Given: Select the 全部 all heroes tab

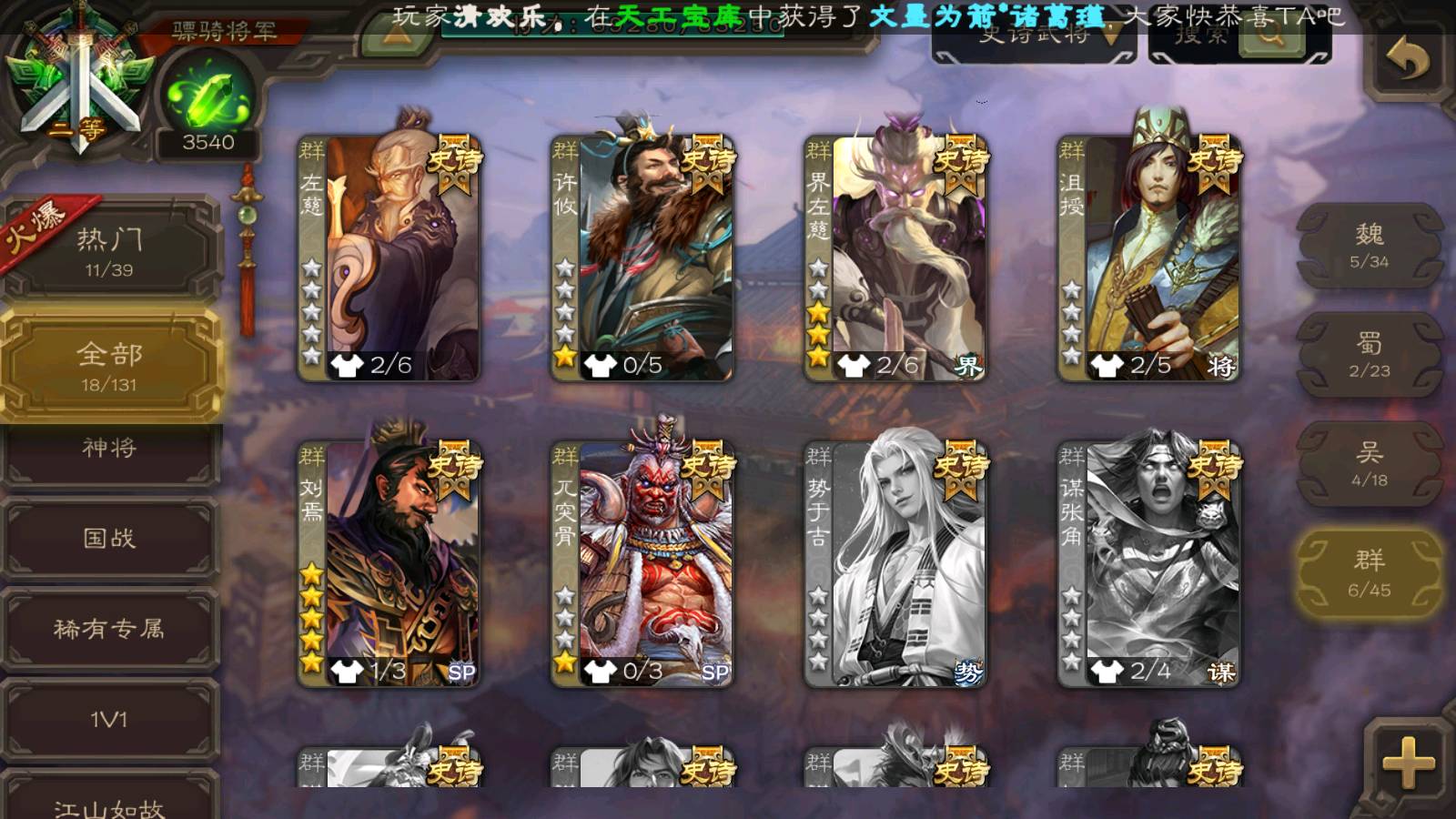Looking at the screenshot, I should tap(110, 366).
